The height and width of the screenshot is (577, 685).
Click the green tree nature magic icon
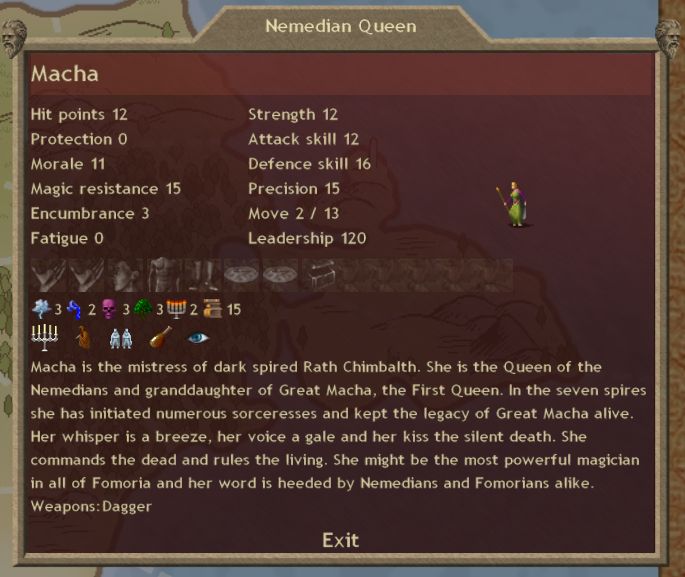(x=142, y=309)
